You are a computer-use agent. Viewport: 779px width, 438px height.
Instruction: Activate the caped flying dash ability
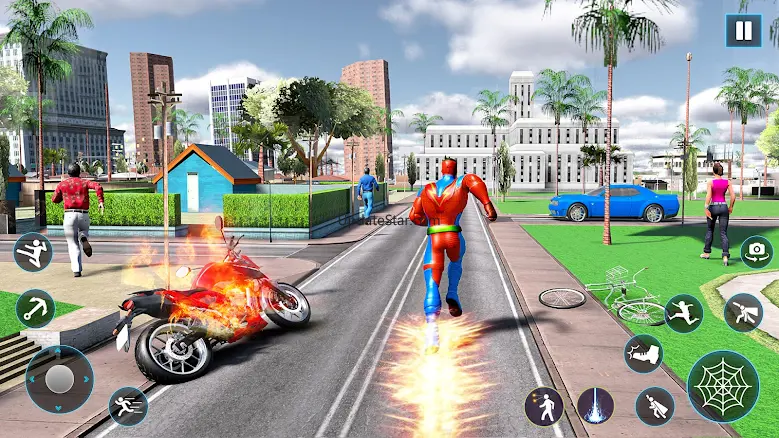click(743, 313)
